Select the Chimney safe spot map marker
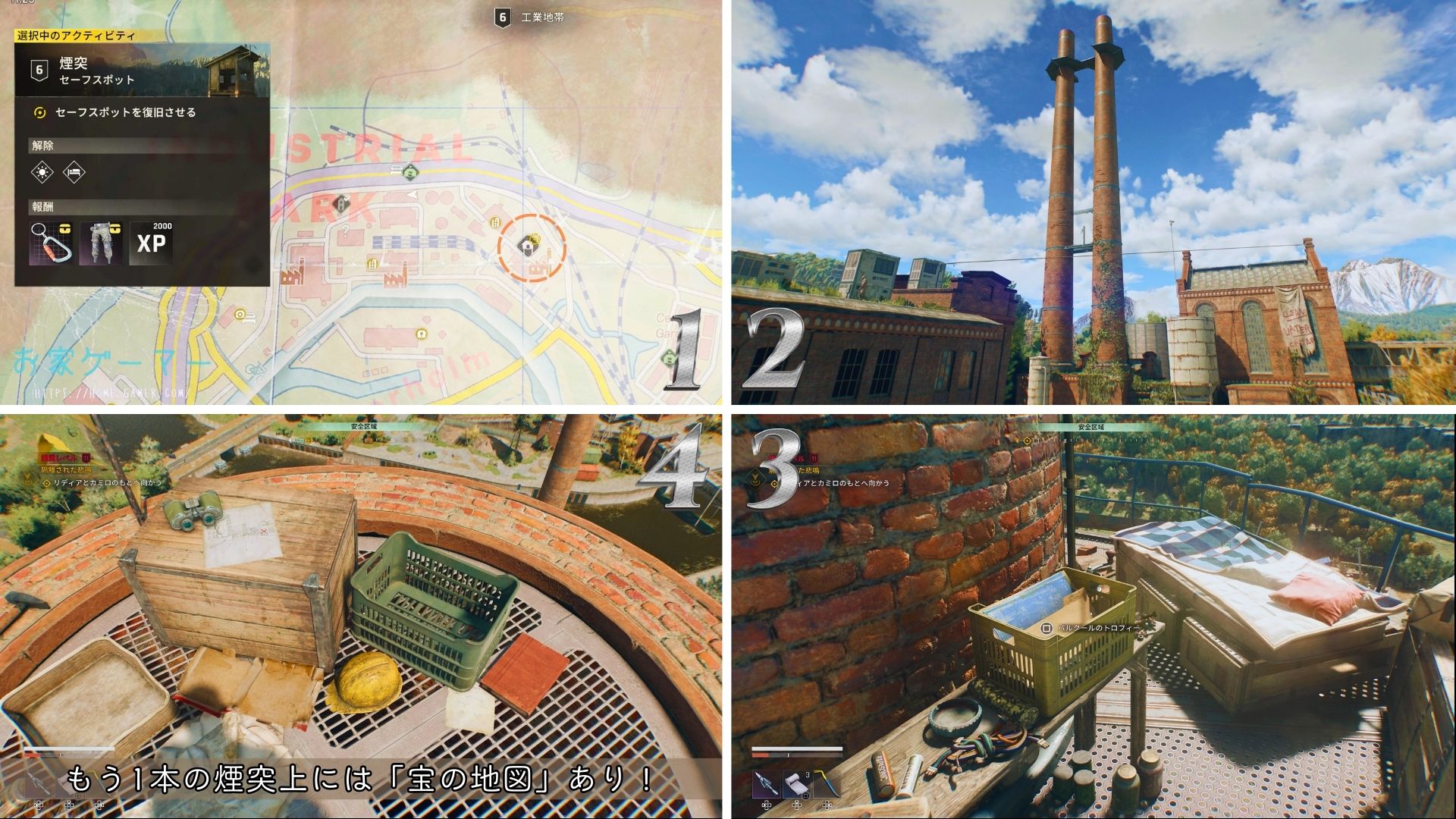This screenshot has width=1456, height=819. 528,246
